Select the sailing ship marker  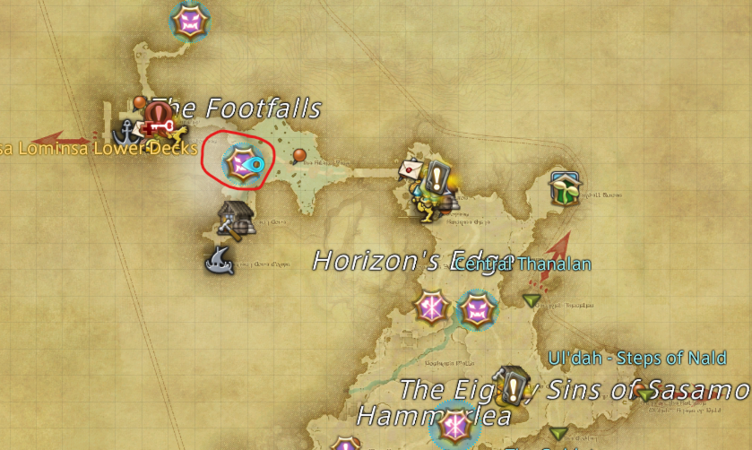[x=219, y=262]
